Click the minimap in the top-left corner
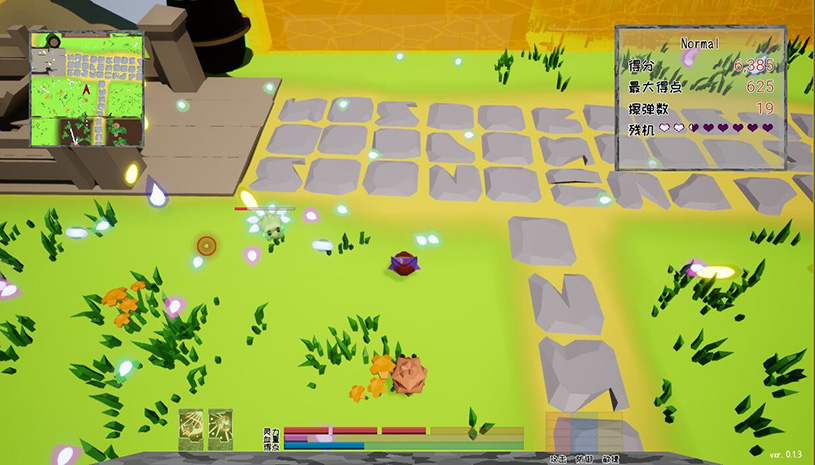 (x=86, y=90)
